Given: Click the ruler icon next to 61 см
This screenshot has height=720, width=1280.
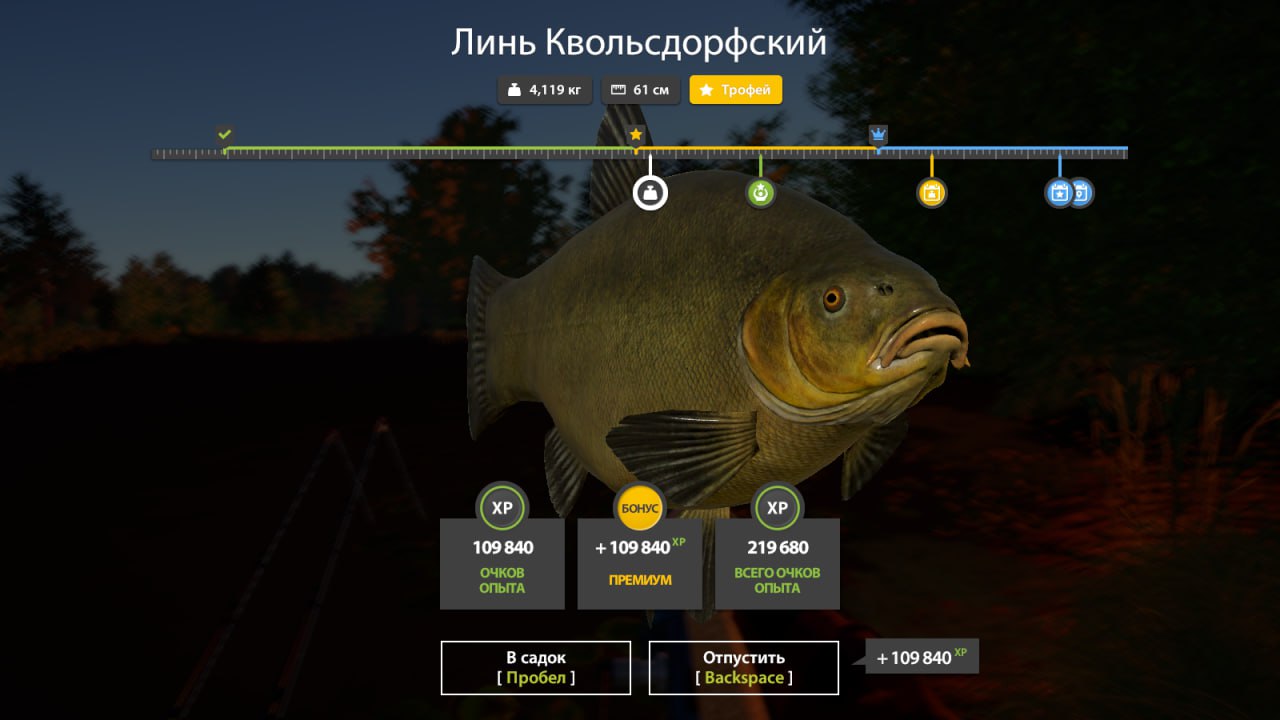Looking at the screenshot, I should pos(616,89).
